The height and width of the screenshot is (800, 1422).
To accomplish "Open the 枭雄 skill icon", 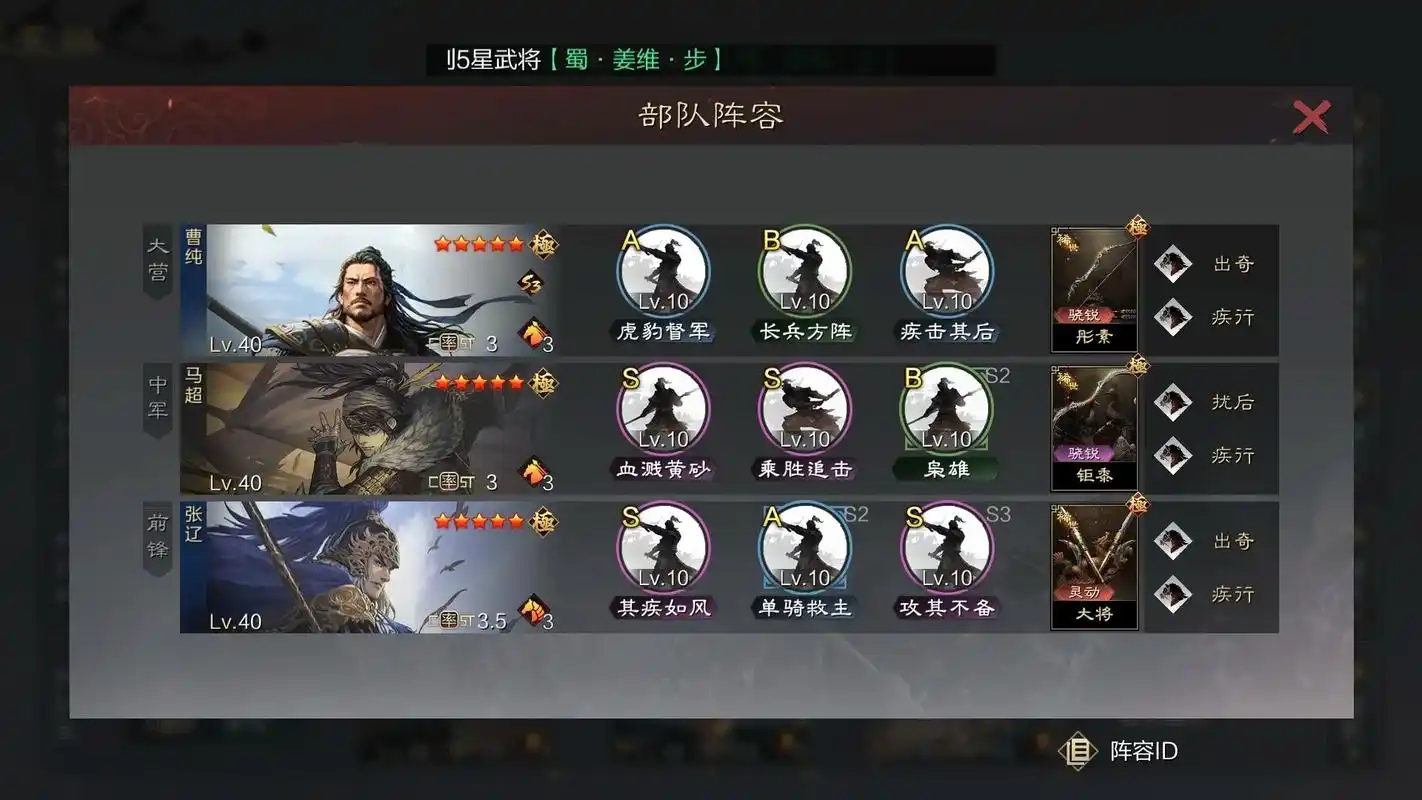I will coord(947,408).
